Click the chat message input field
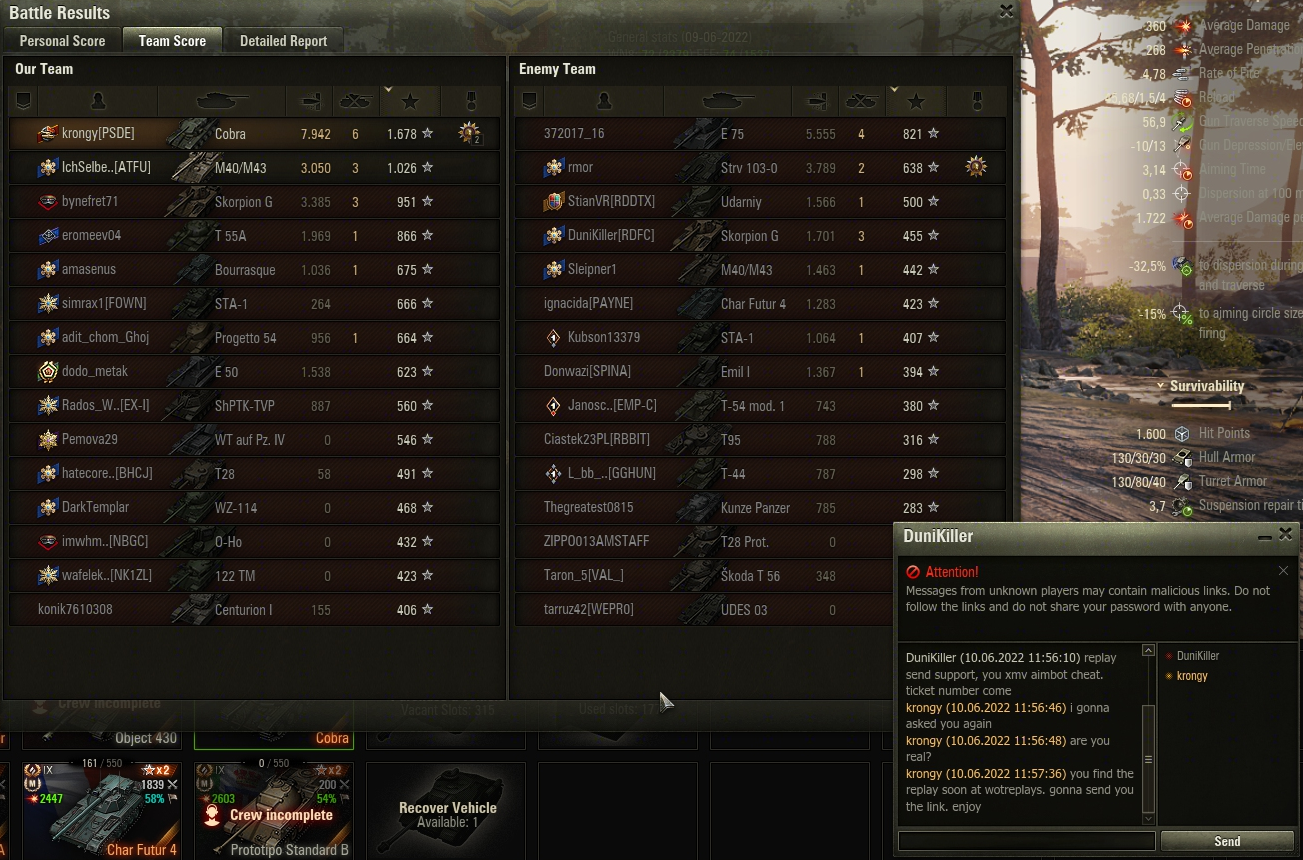1303x860 pixels. pyautogui.click(x=1026, y=841)
